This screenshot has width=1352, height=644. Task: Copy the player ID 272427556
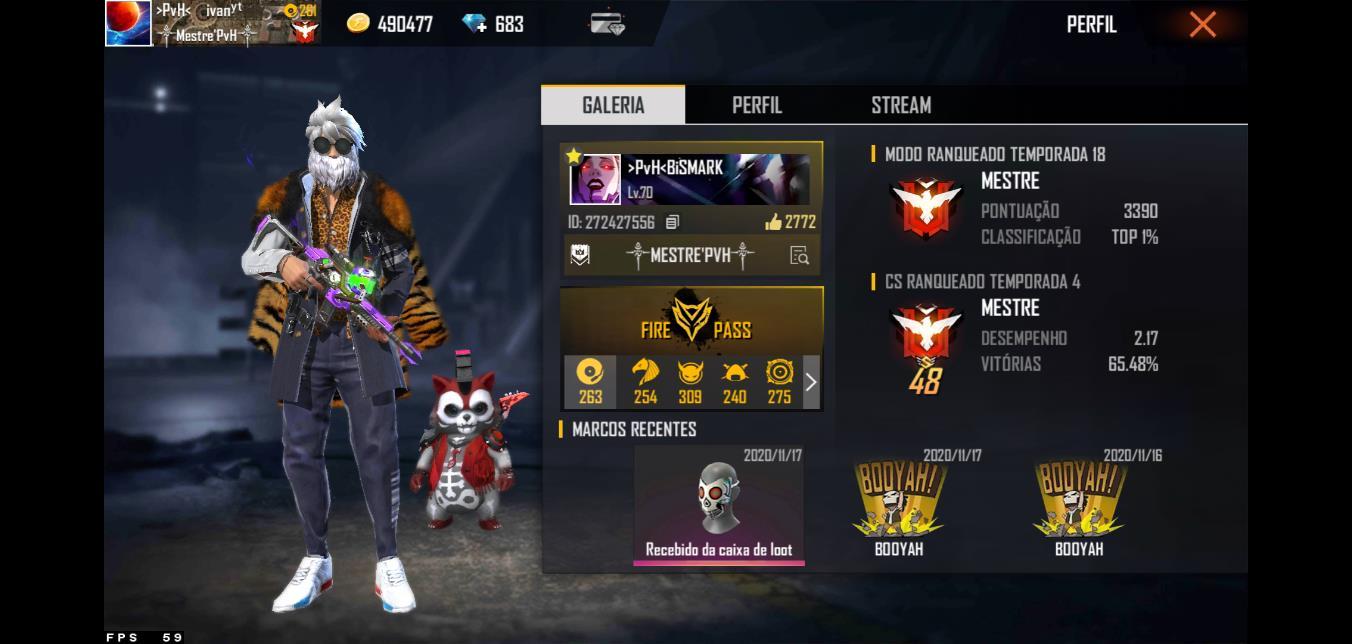(x=673, y=222)
